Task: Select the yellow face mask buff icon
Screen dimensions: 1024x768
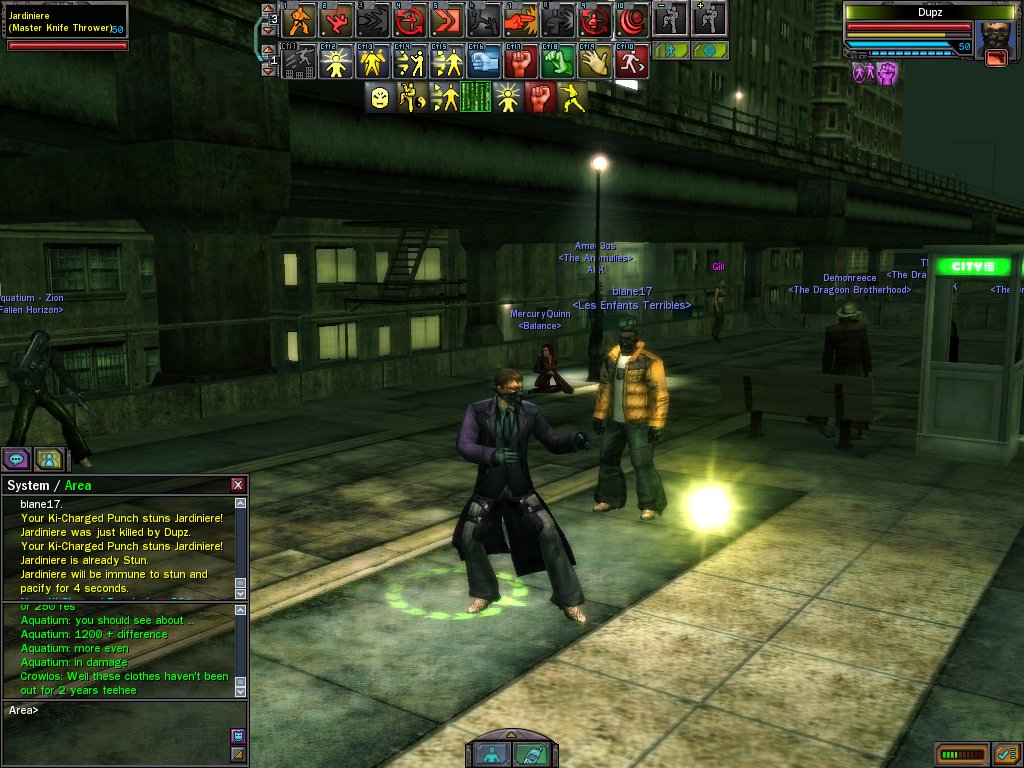Action: tap(380, 97)
